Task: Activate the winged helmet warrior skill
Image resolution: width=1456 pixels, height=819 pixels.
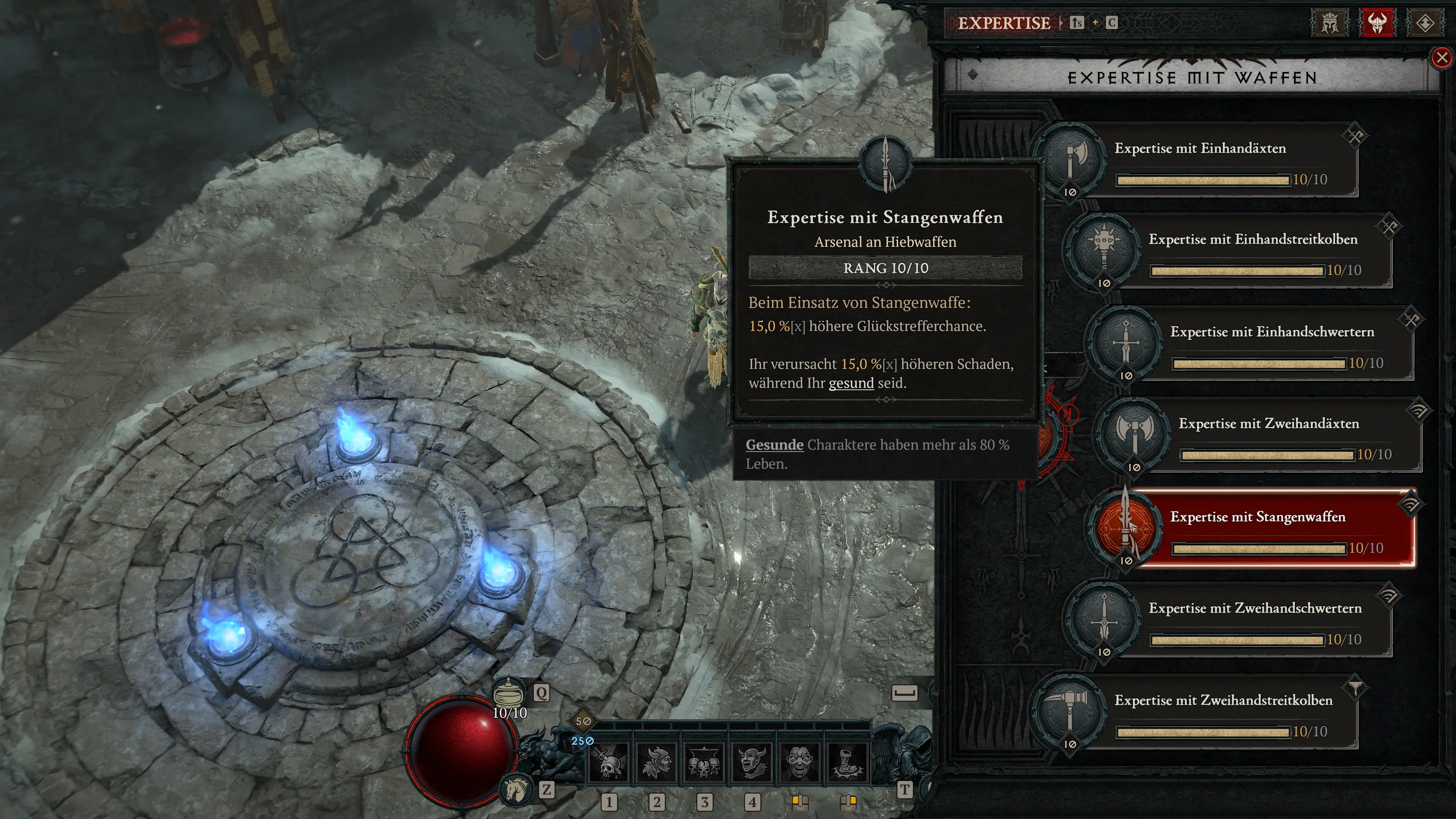Action: click(656, 763)
